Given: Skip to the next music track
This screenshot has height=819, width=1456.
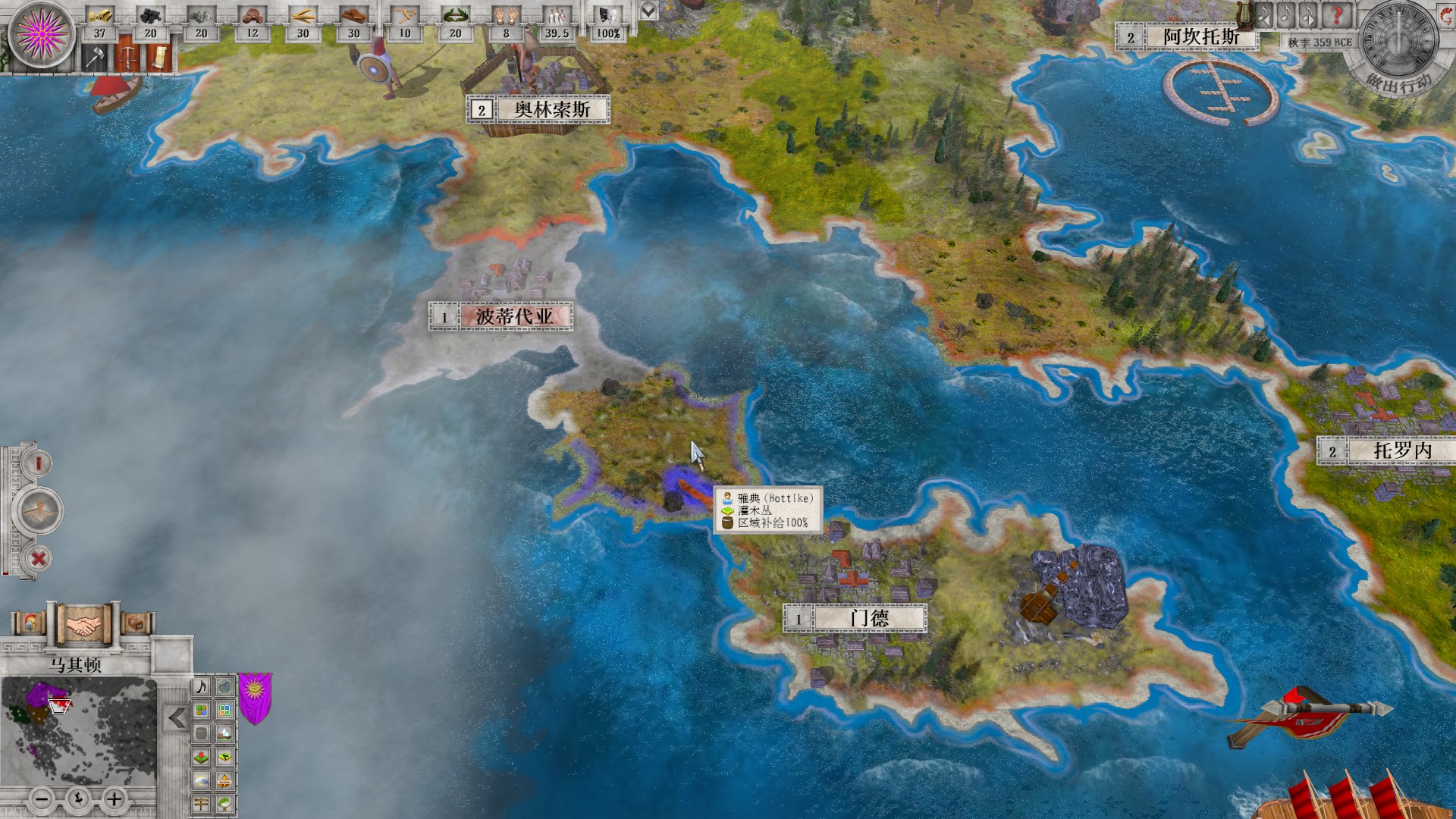Looking at the screenshot, I should 1308,15.
